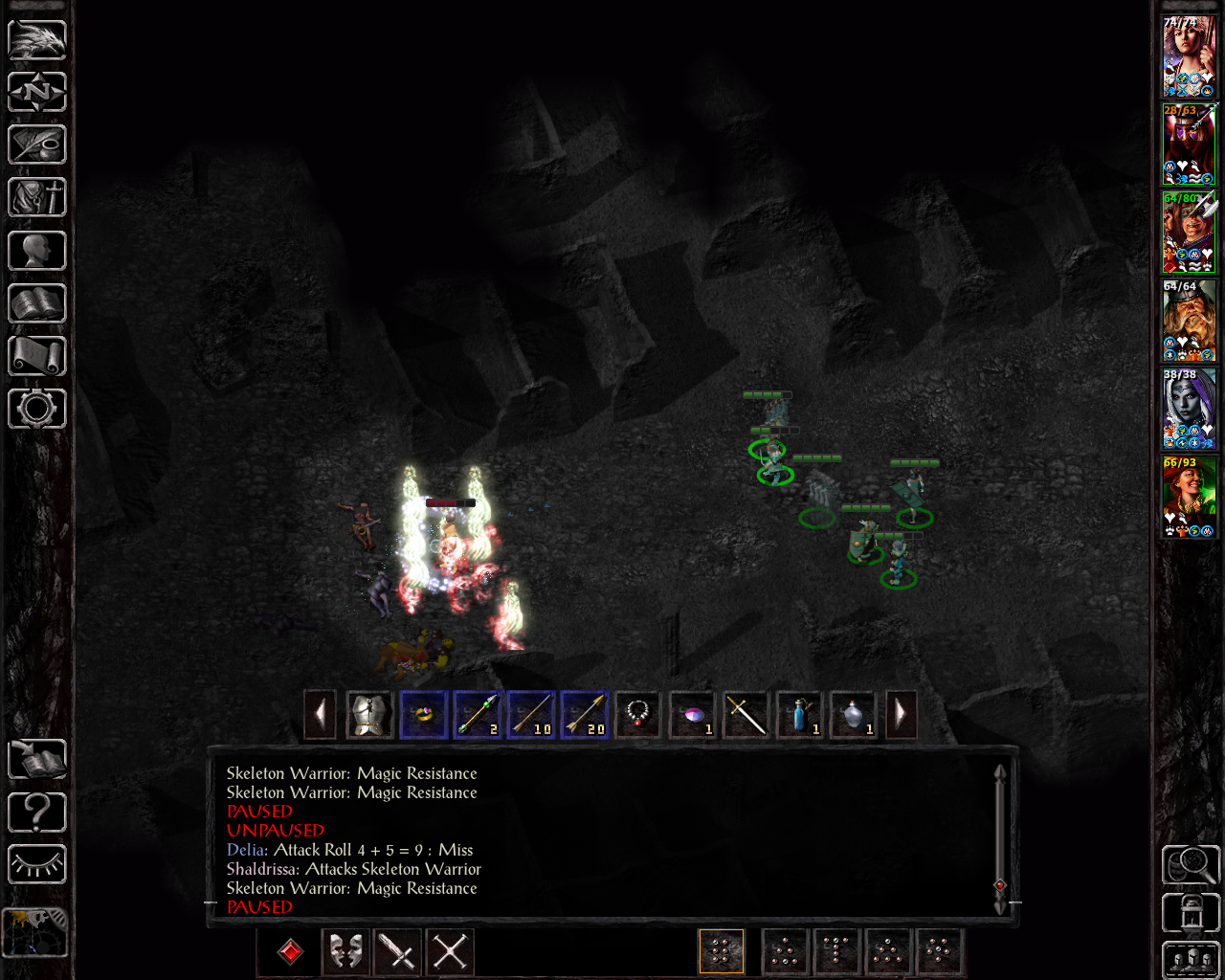Open the inventory armor-and-sword button
This screenshot has width=1225, height=980.
(x=37, y=198)
